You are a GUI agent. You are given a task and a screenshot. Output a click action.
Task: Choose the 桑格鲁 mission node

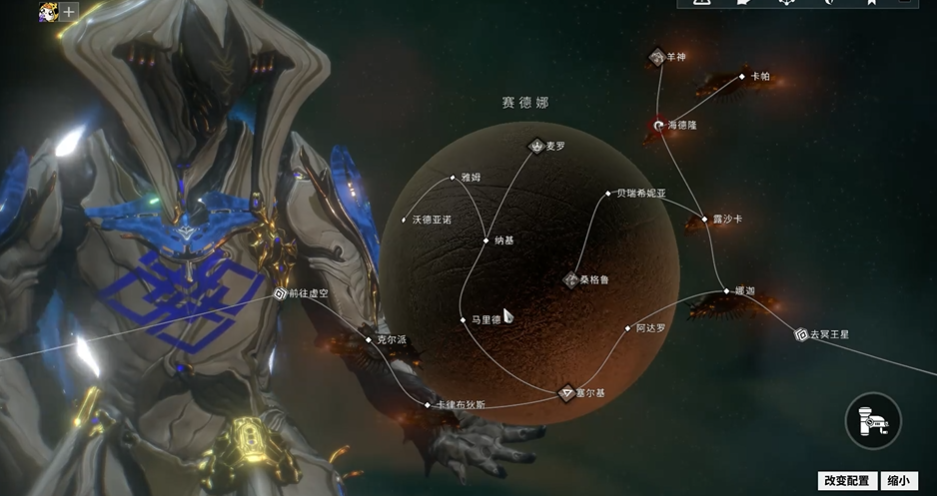click(x=572, y=280)
